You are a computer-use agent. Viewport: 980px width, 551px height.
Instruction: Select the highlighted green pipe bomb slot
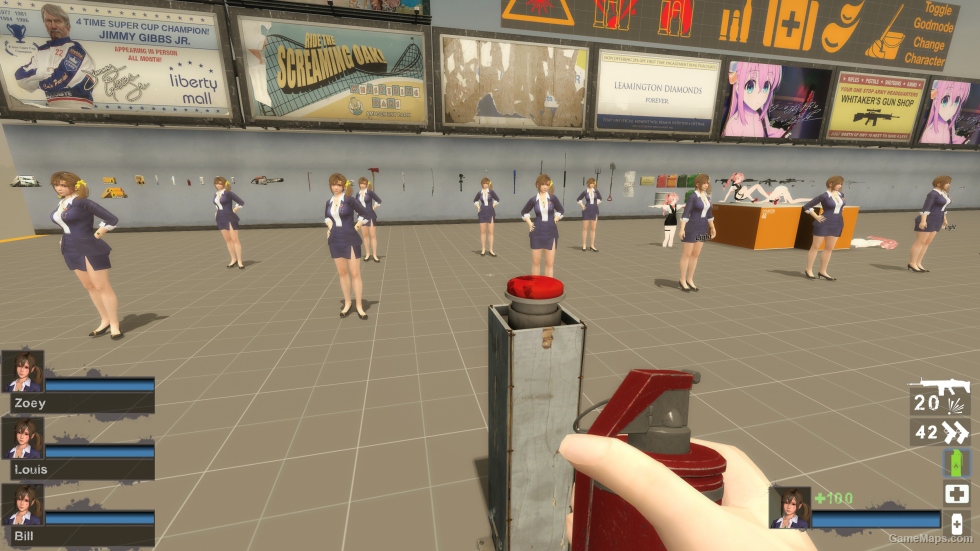(x=956, y=462)
